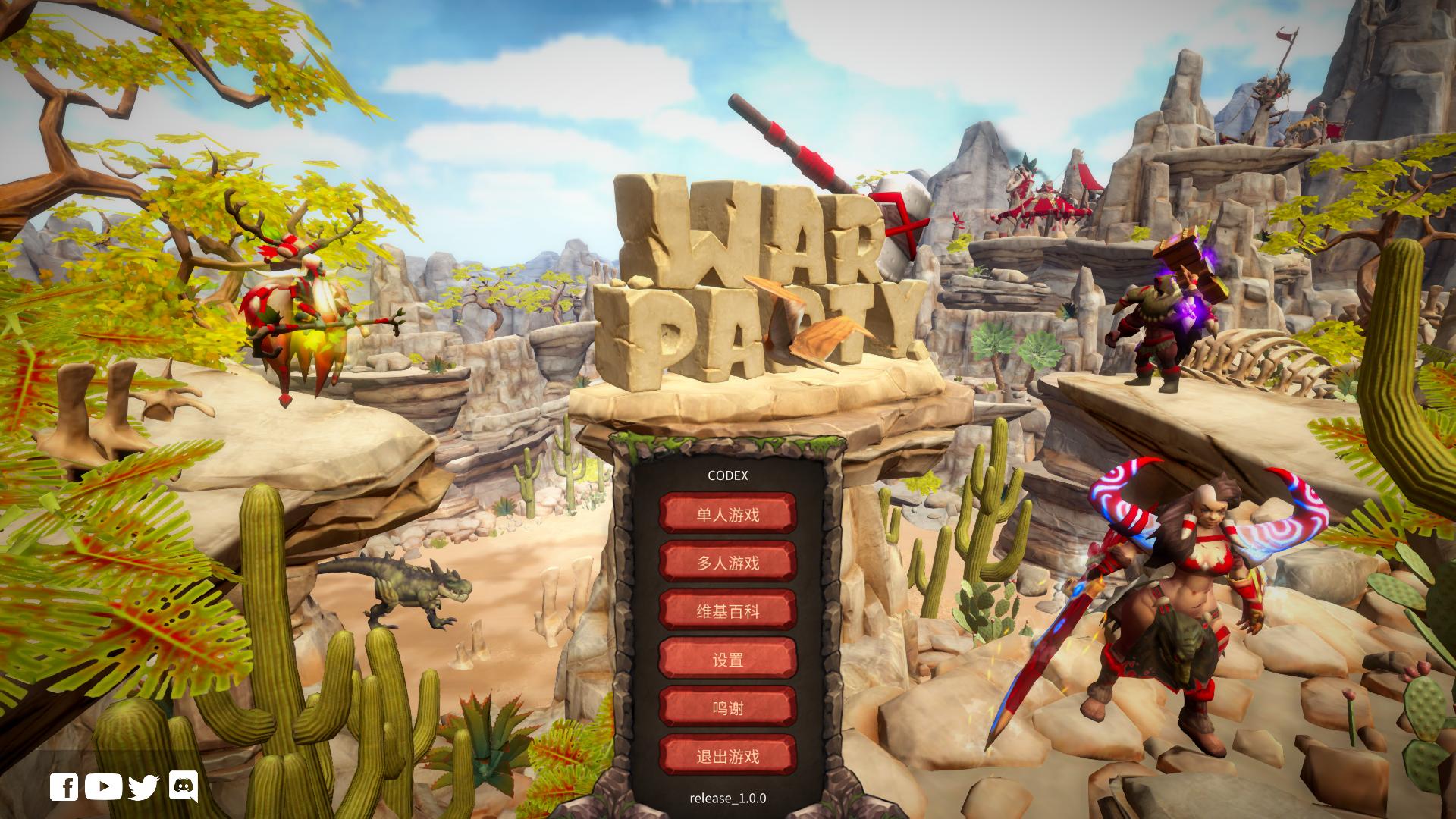Choose 退出游戏 to quit the game
Image resolution: width=1456 pixels, height=819 pixels.
coord(727,756)
